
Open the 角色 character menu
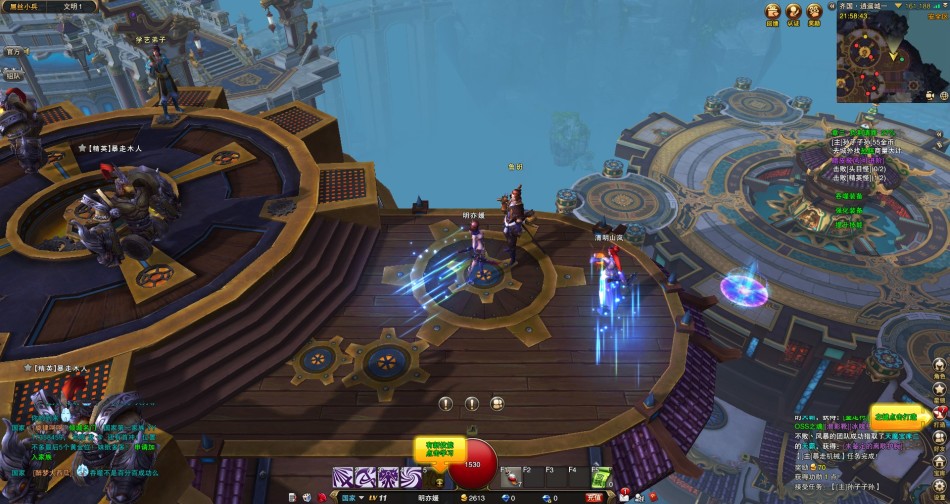(x=940, y=365)
